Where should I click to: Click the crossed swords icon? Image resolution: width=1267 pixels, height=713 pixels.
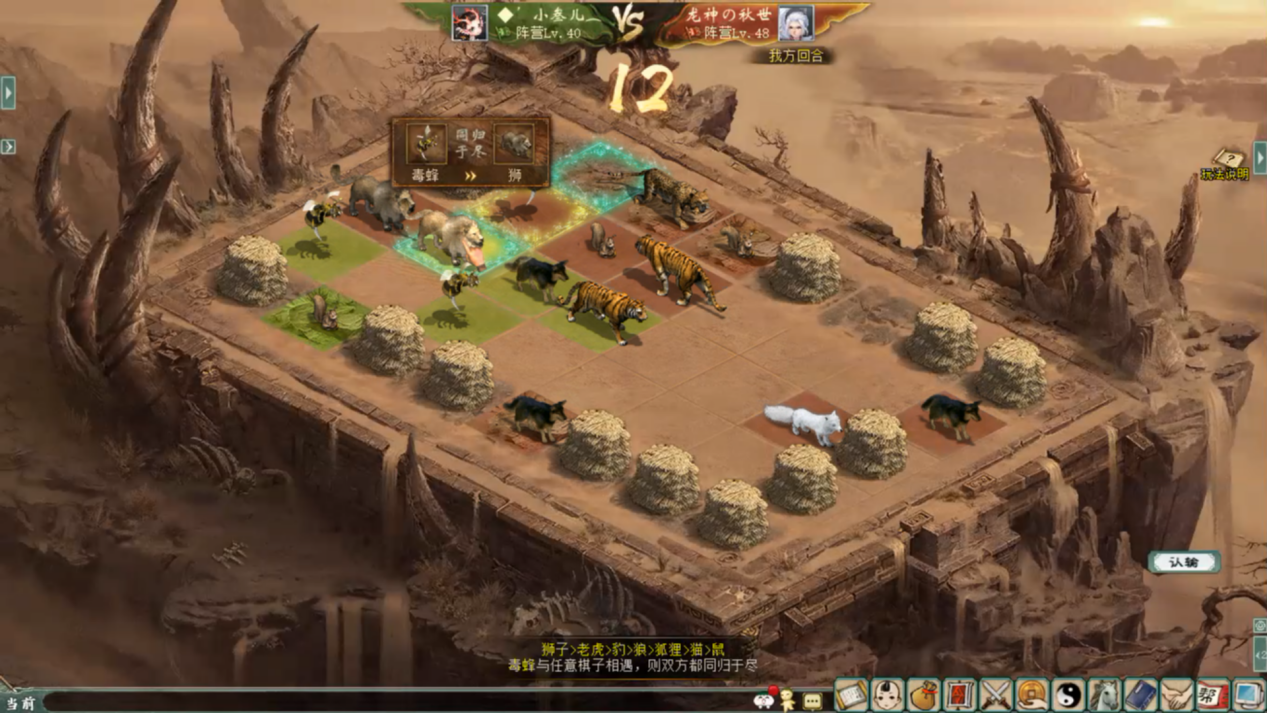[x=996, y=694]
